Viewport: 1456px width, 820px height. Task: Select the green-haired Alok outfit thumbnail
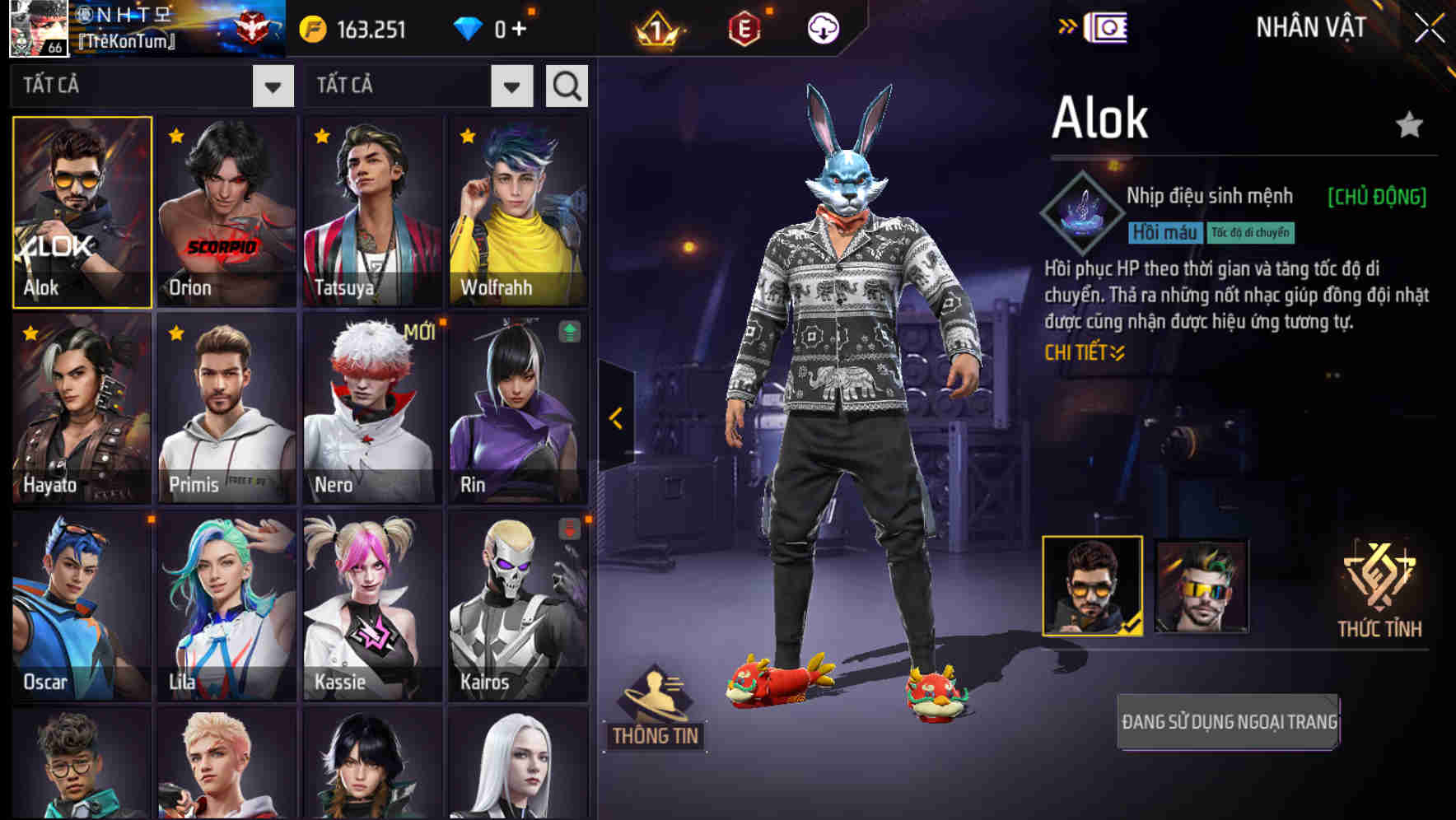1202,586
